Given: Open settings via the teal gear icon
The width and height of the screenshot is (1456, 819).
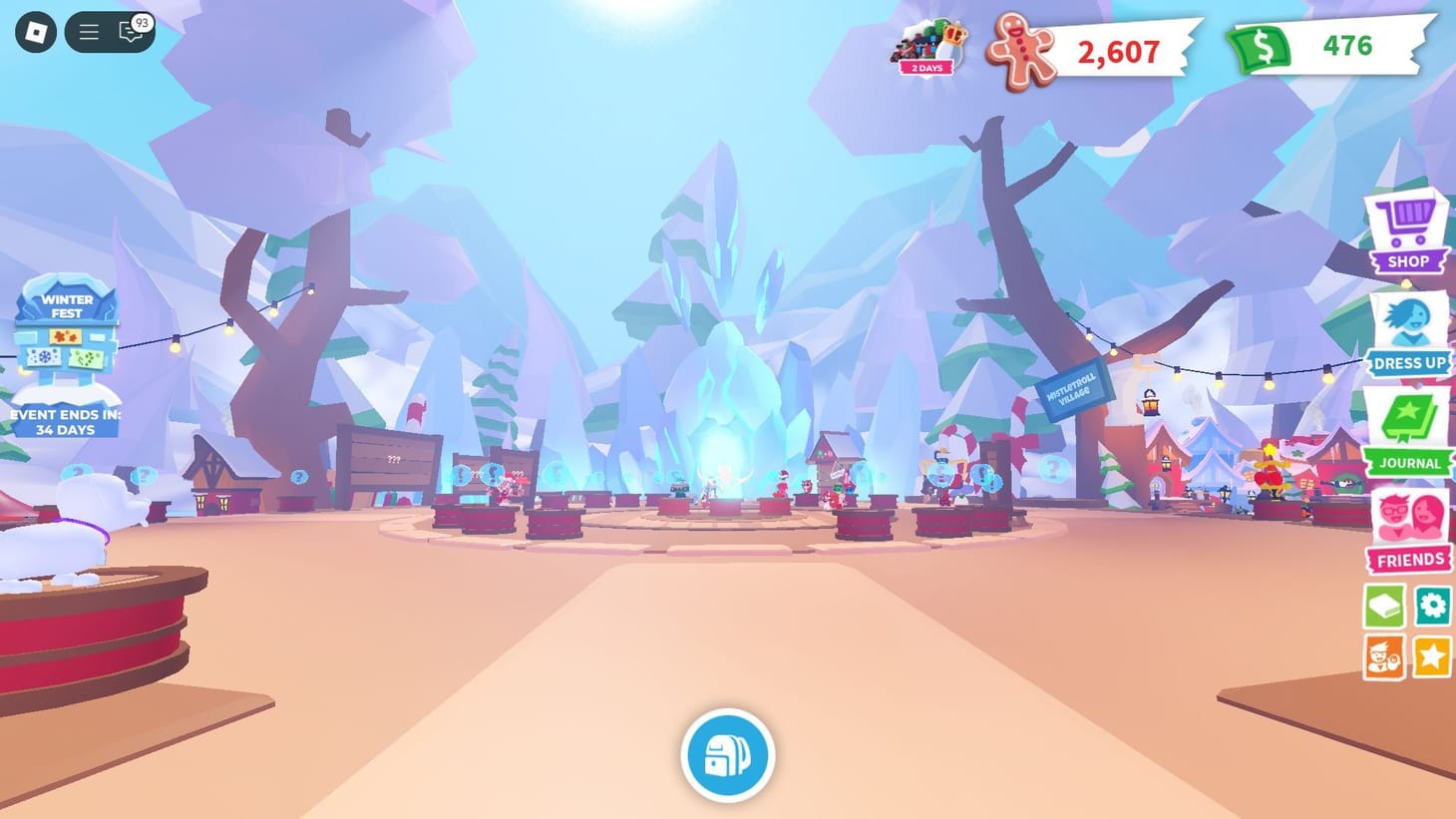Looking at the screenshot, I should pos(1432,606).
